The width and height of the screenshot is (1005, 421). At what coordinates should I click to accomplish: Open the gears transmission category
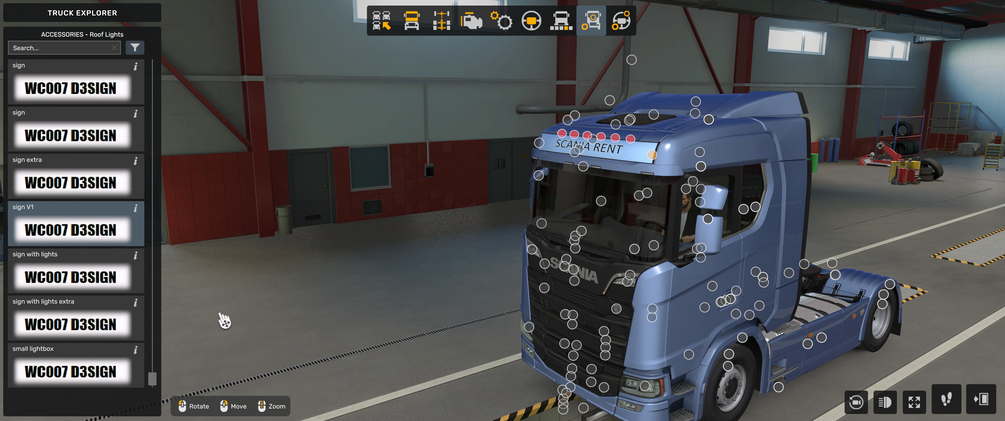point(501,21)
